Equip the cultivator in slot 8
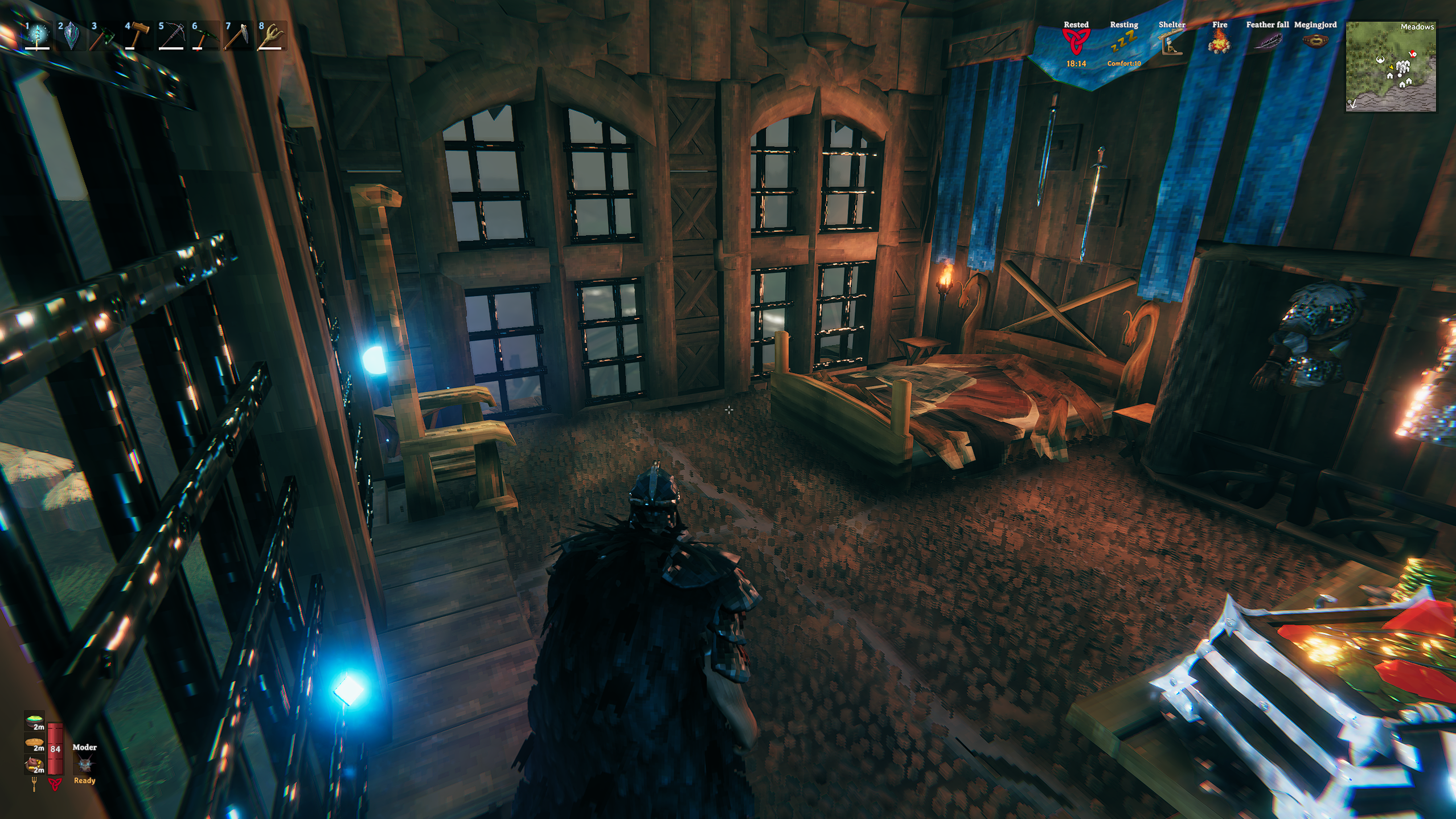Image resolution: width=1456 pixels, height=819 pixels. point(271,36)
